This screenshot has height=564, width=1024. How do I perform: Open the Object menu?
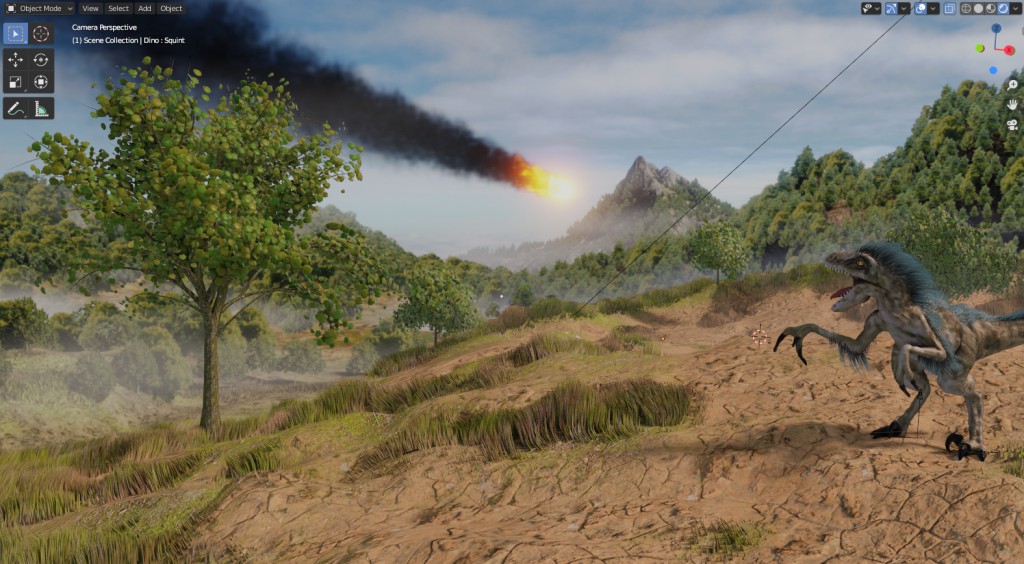[x=171, y=8]
